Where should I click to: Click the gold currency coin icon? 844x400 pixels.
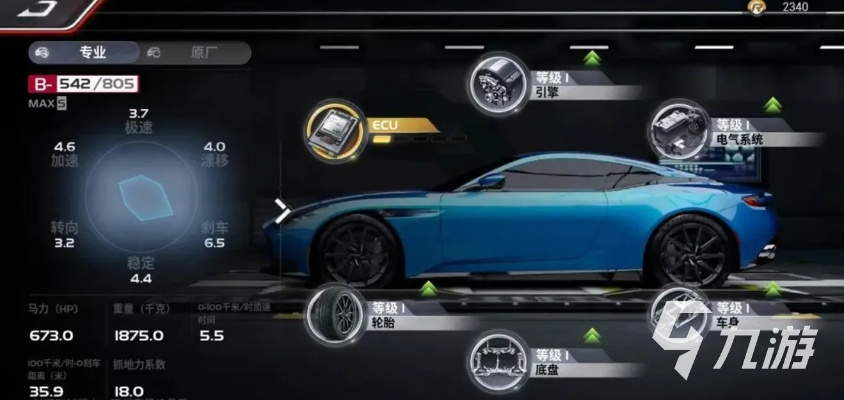pos(758,7)
